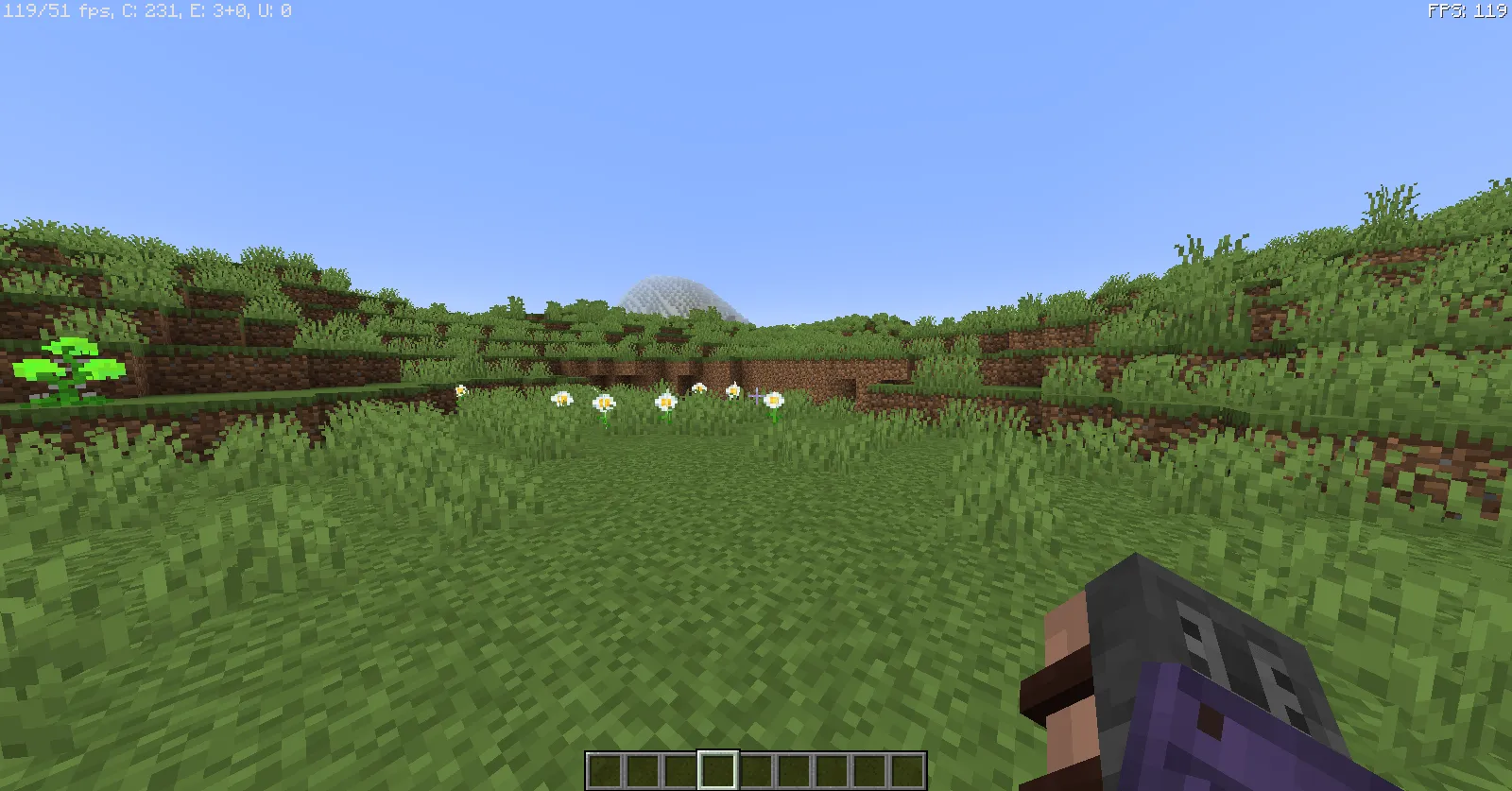Click the crosshair at screen center
1512x791 pixels.
[x=756, y=395]
